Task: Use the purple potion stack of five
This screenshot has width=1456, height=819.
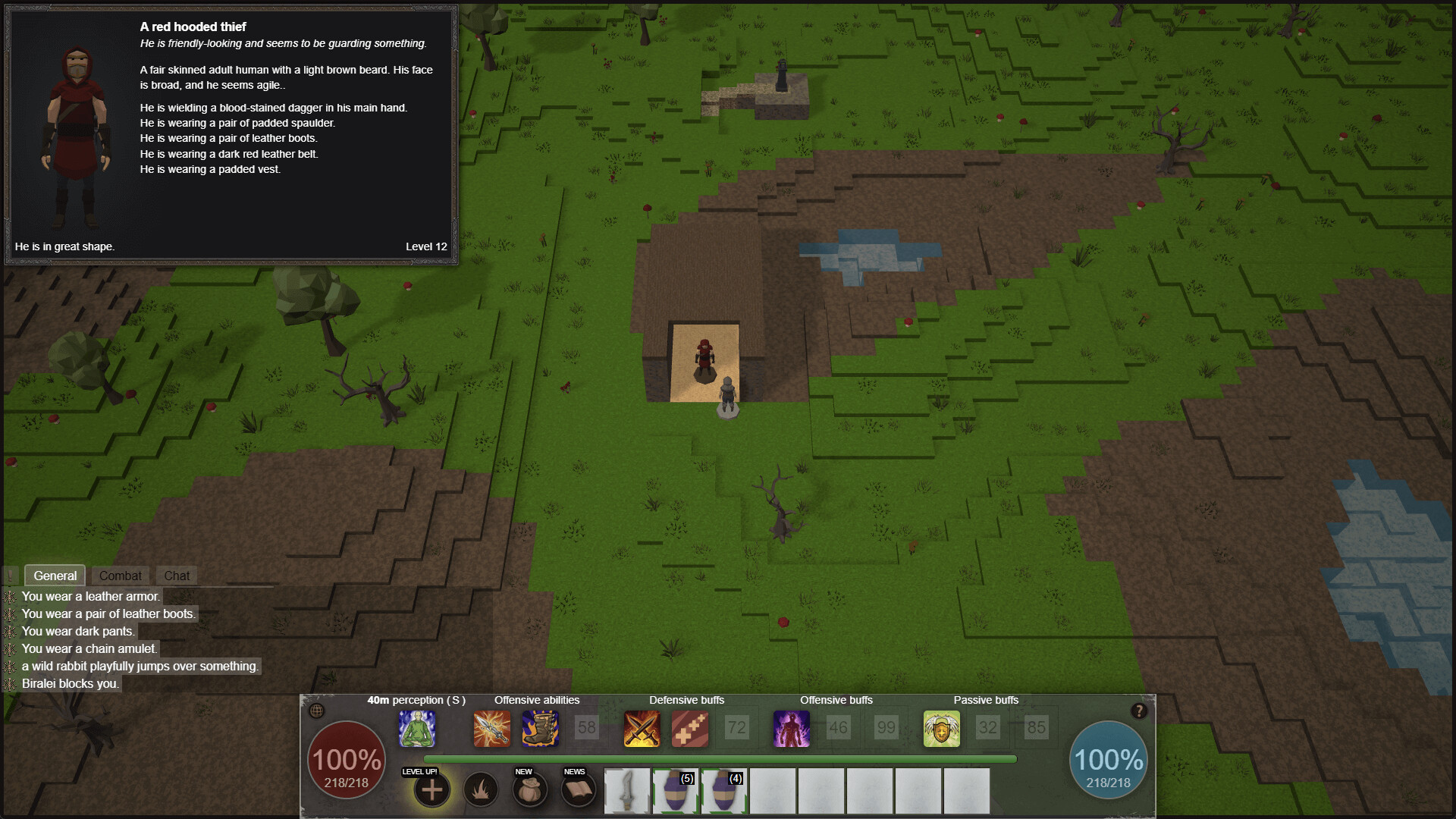Action: (676, 791)
